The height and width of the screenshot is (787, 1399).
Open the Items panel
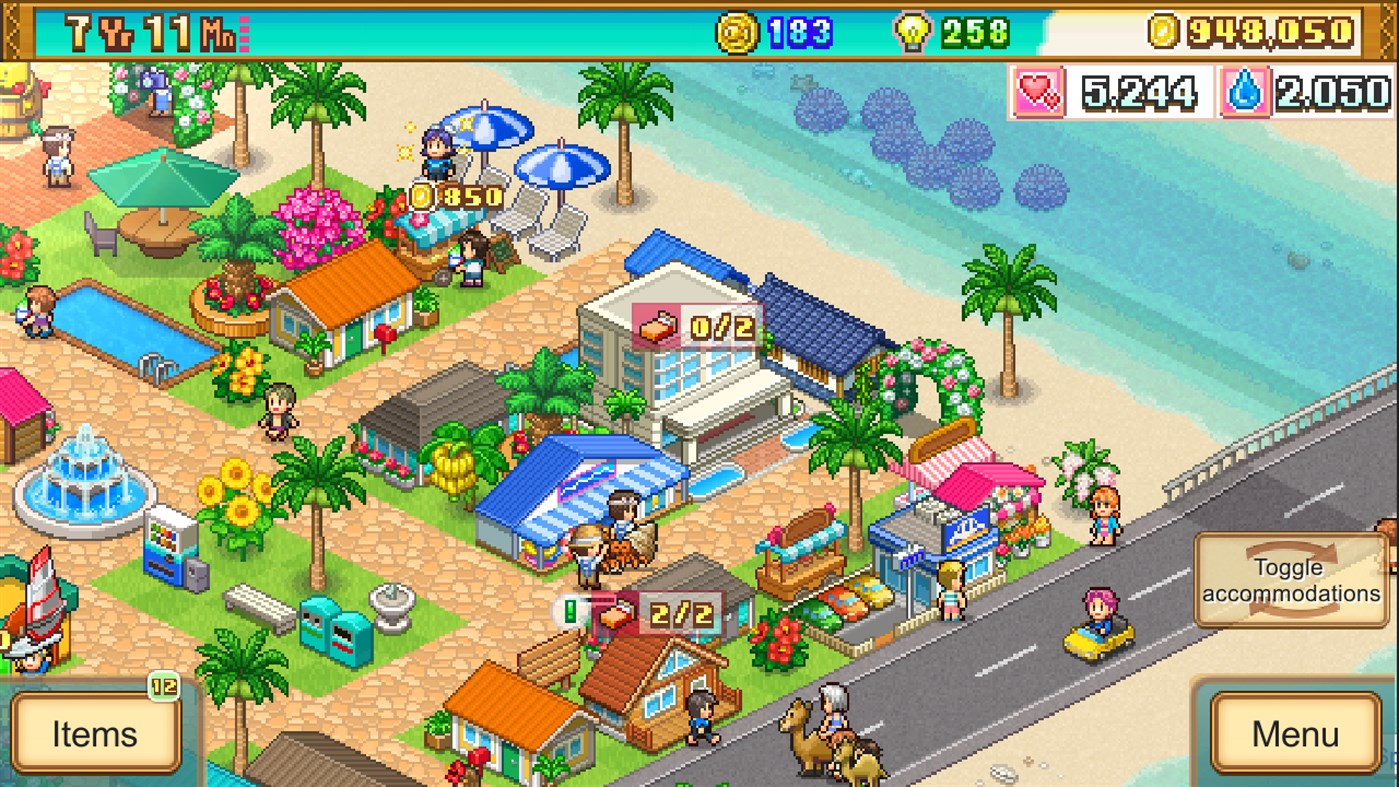tap(95, 735)
